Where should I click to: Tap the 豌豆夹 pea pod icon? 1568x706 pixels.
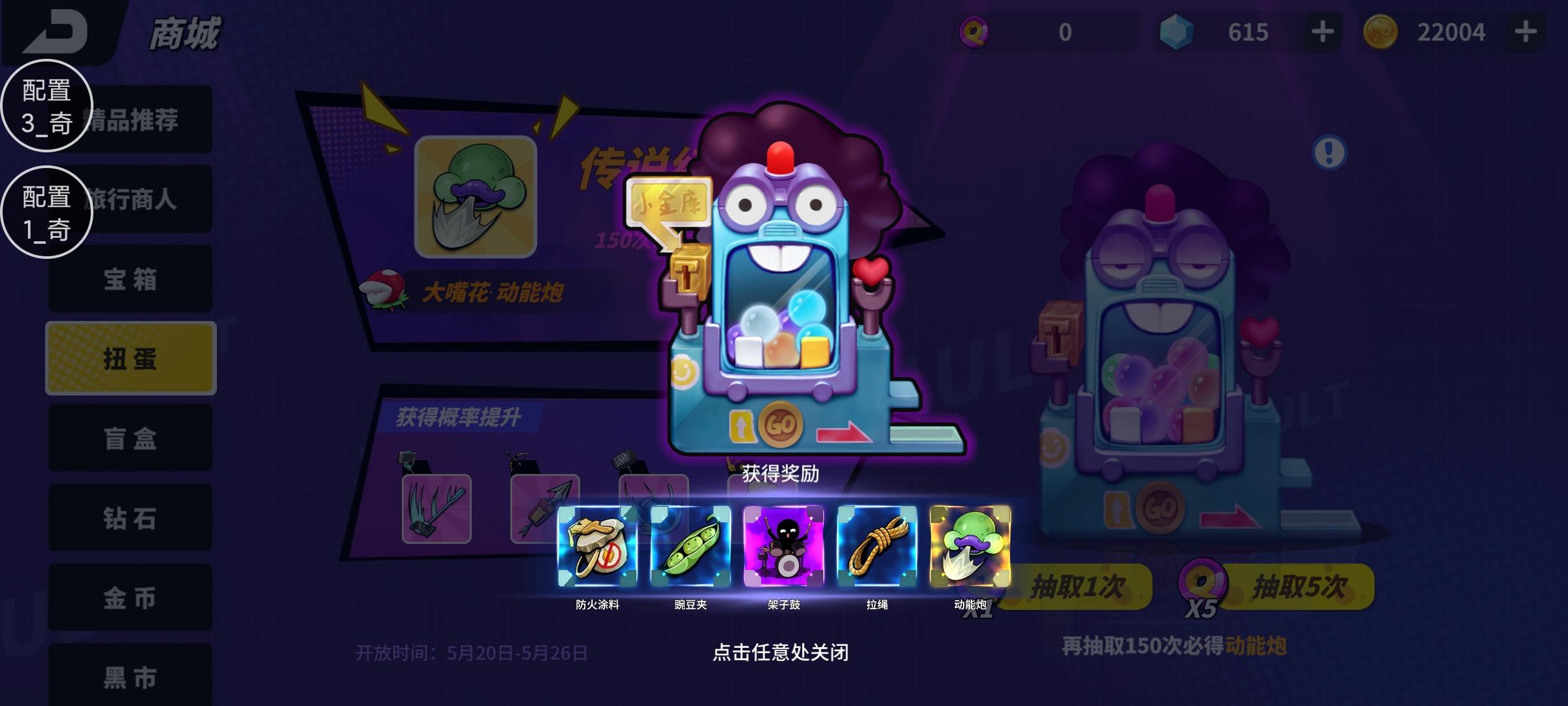[690, 549]
